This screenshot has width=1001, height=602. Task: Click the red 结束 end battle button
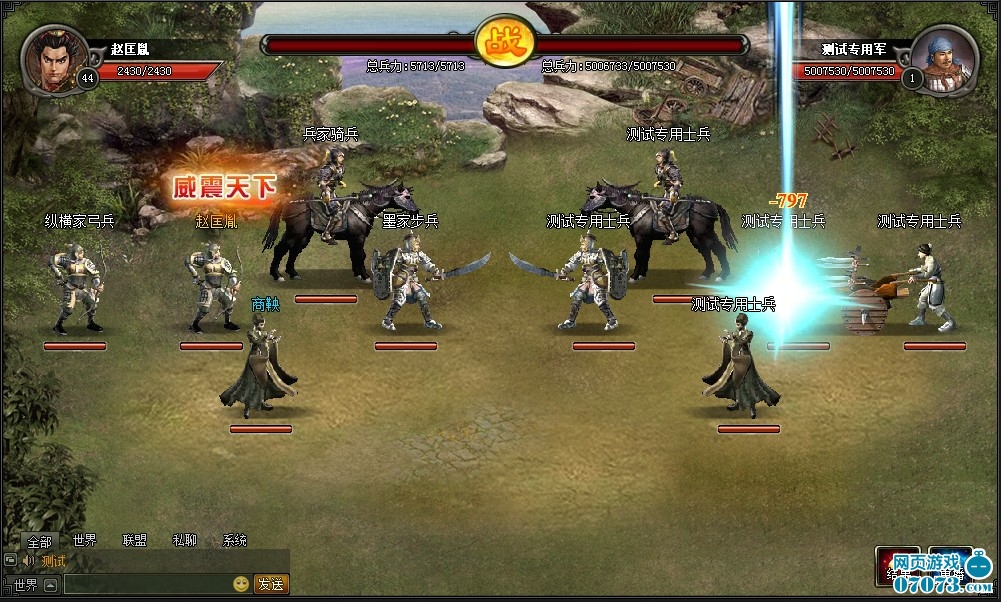897,566
